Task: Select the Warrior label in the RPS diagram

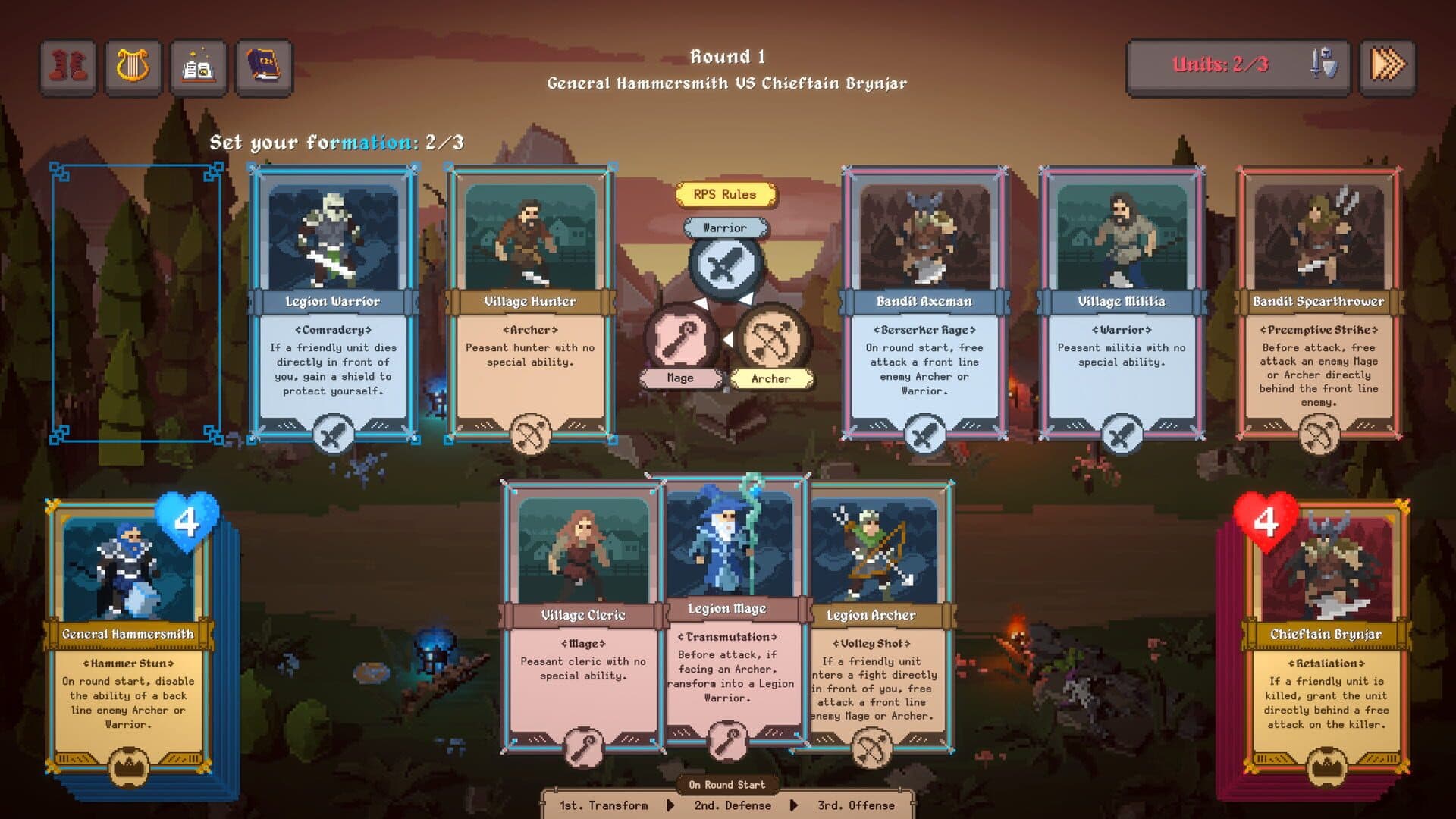Action: coord(726,227)
